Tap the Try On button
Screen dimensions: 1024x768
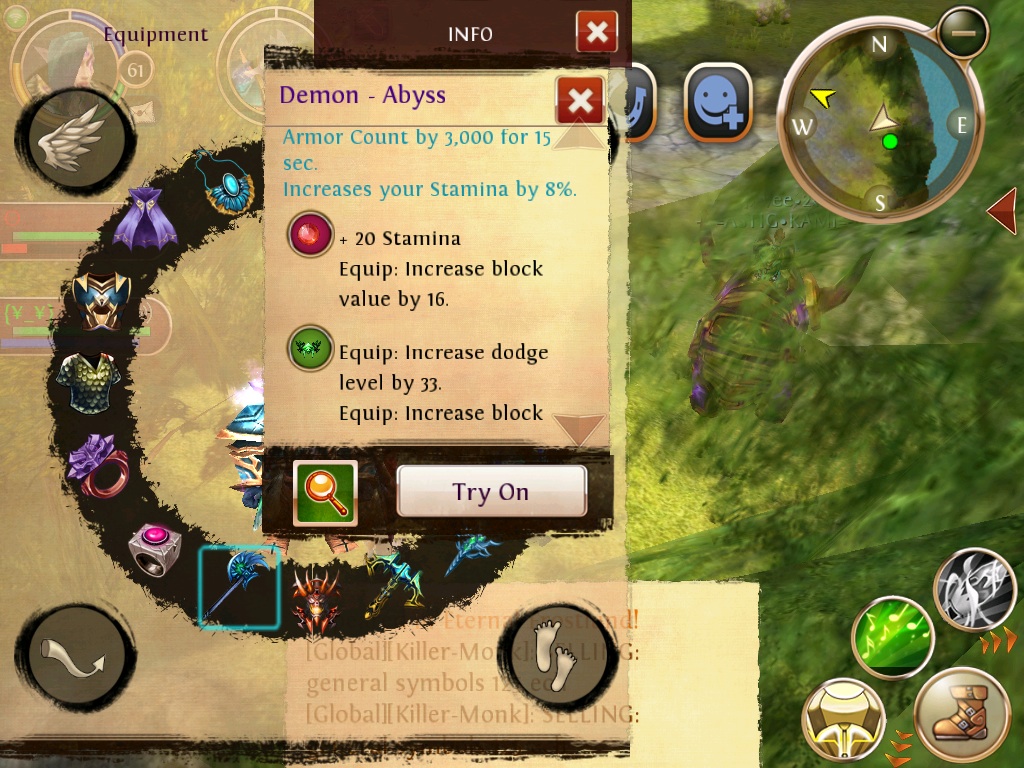click(491, 491)
